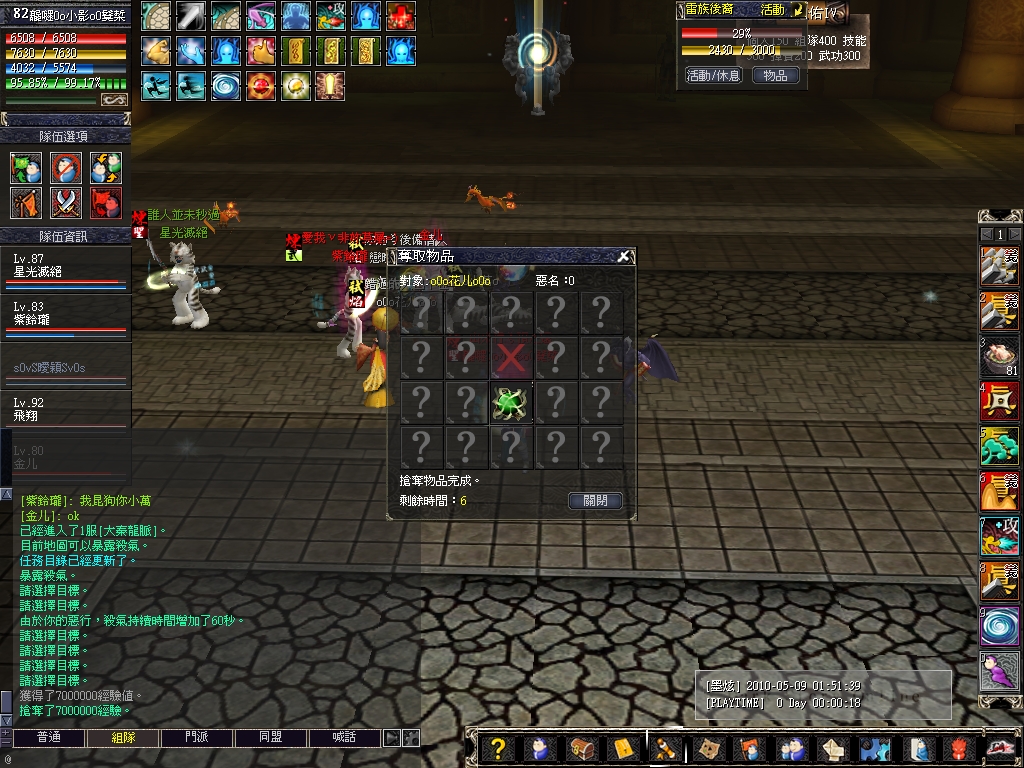Select the 同盟 chat tab
This screenshot has height=768, width=1024.
pos(270,738)
